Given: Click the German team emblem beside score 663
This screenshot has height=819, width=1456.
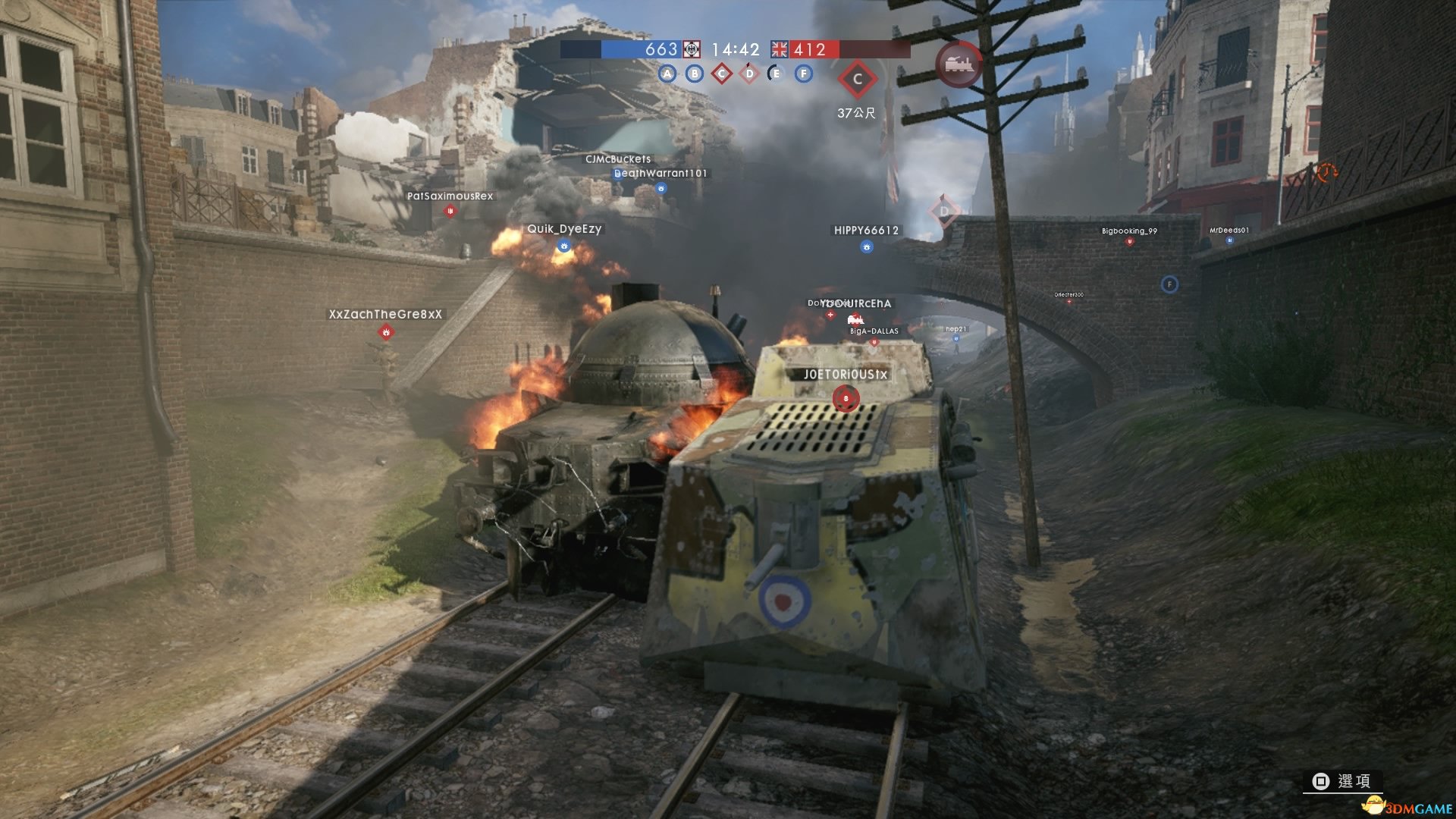Looking at the screenshot, I should (692, 49).
